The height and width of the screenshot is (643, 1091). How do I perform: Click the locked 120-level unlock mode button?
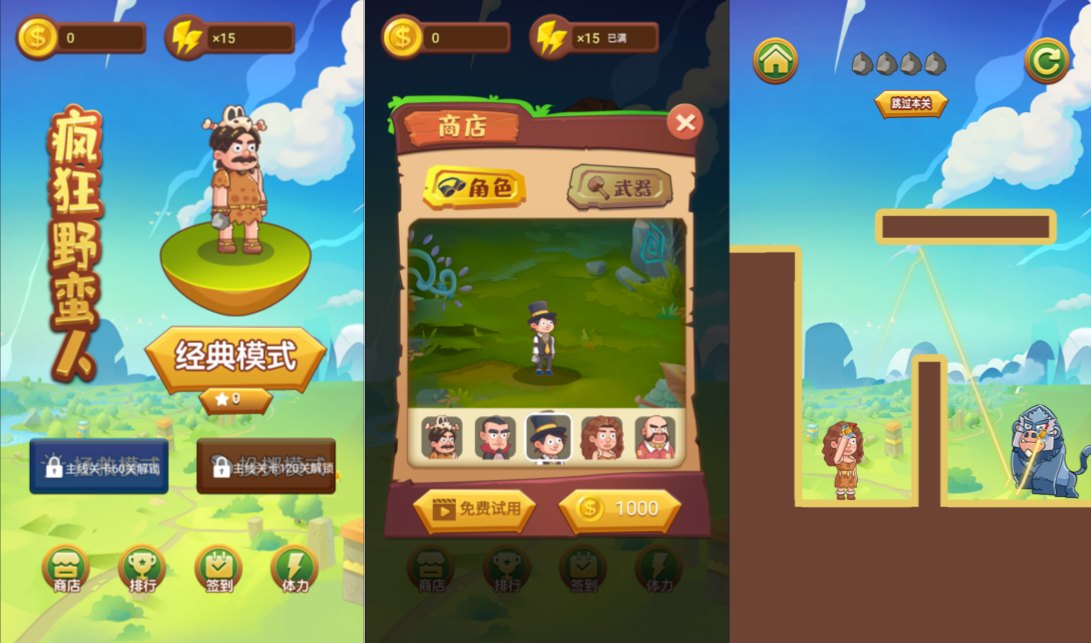[x=266, y=466]
